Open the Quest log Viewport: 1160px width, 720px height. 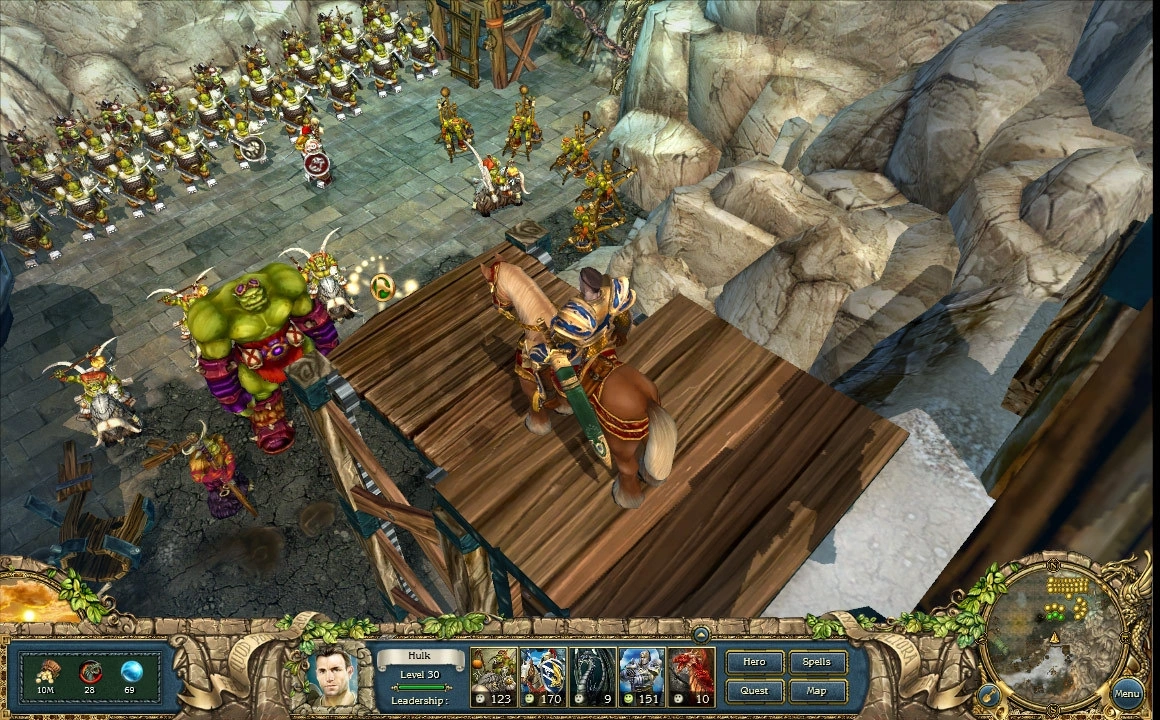point(754,691)
